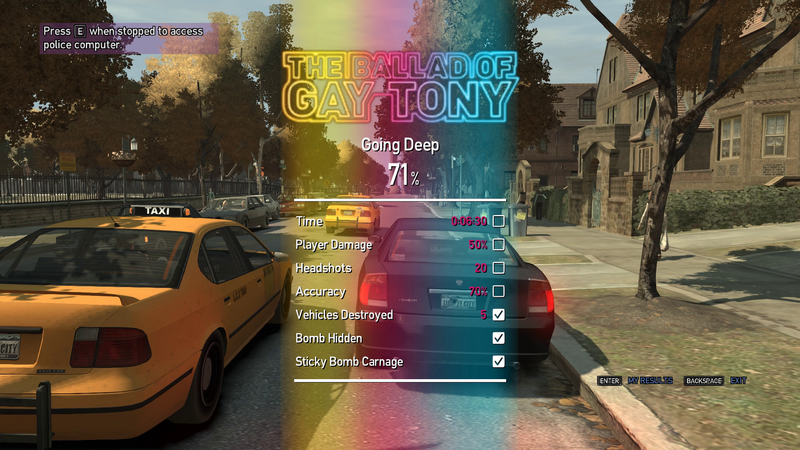Image resolution: width=800 pixels, height=450 pixels.
Task: Click the Bomb Hidden checked box
Action: [498, 338]
